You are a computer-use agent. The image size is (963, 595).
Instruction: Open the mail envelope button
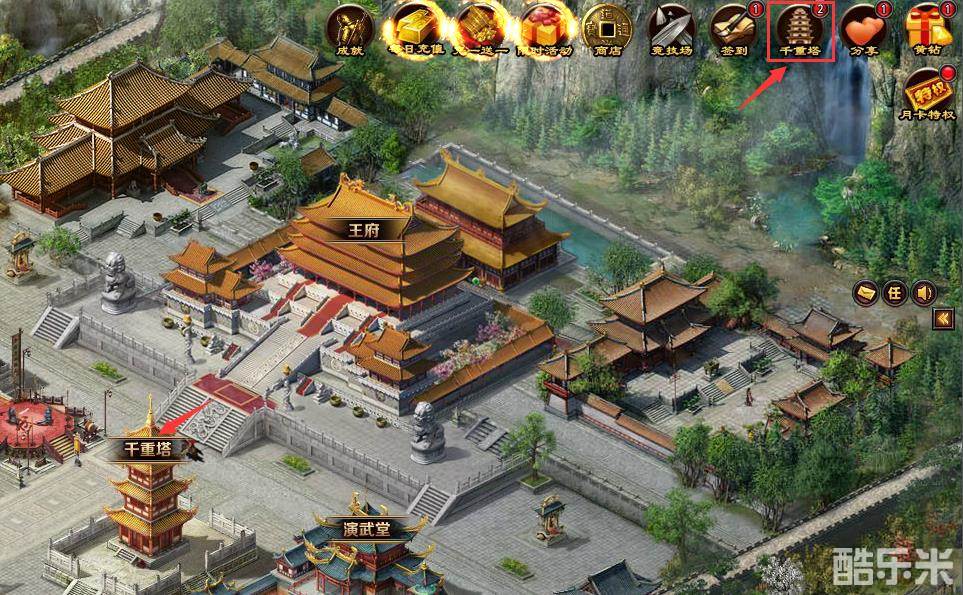(867, 293)
